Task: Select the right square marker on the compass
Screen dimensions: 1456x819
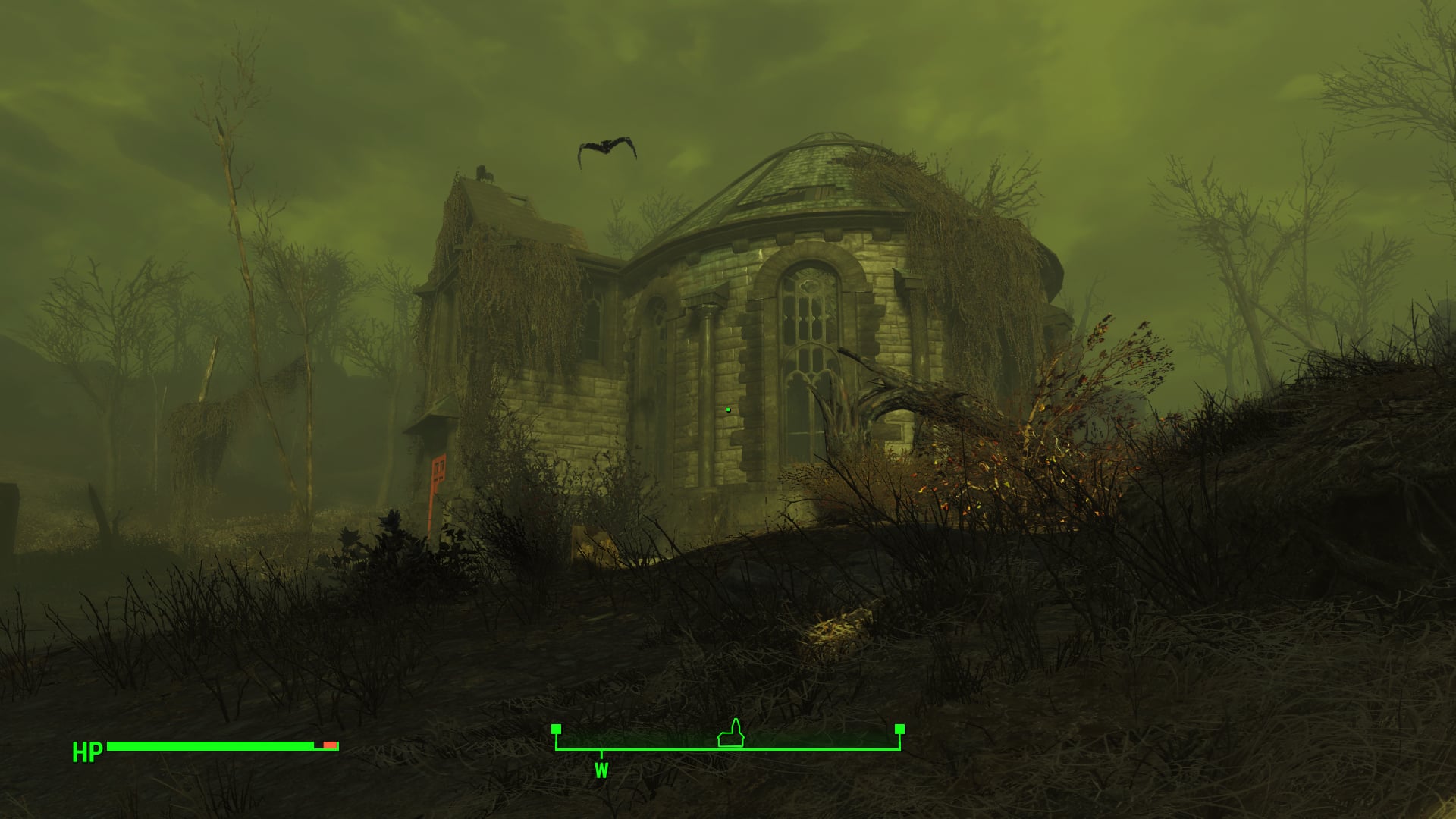Action: 899,730
